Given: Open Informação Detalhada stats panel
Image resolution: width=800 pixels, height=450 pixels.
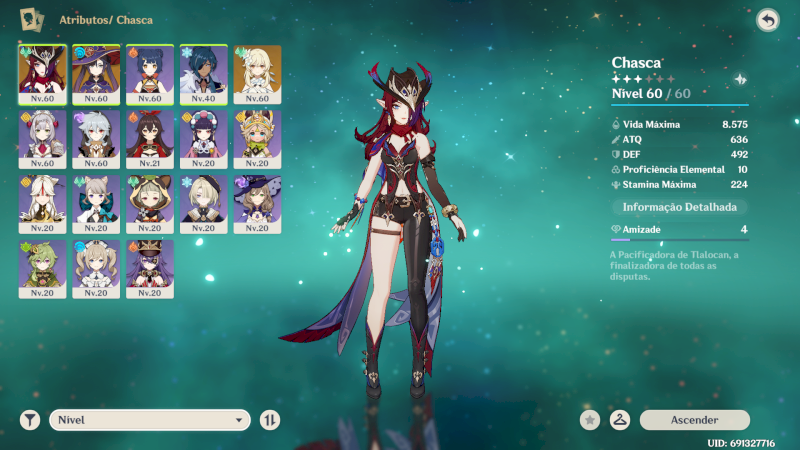Looking at the screenshot, I should 679,207.
